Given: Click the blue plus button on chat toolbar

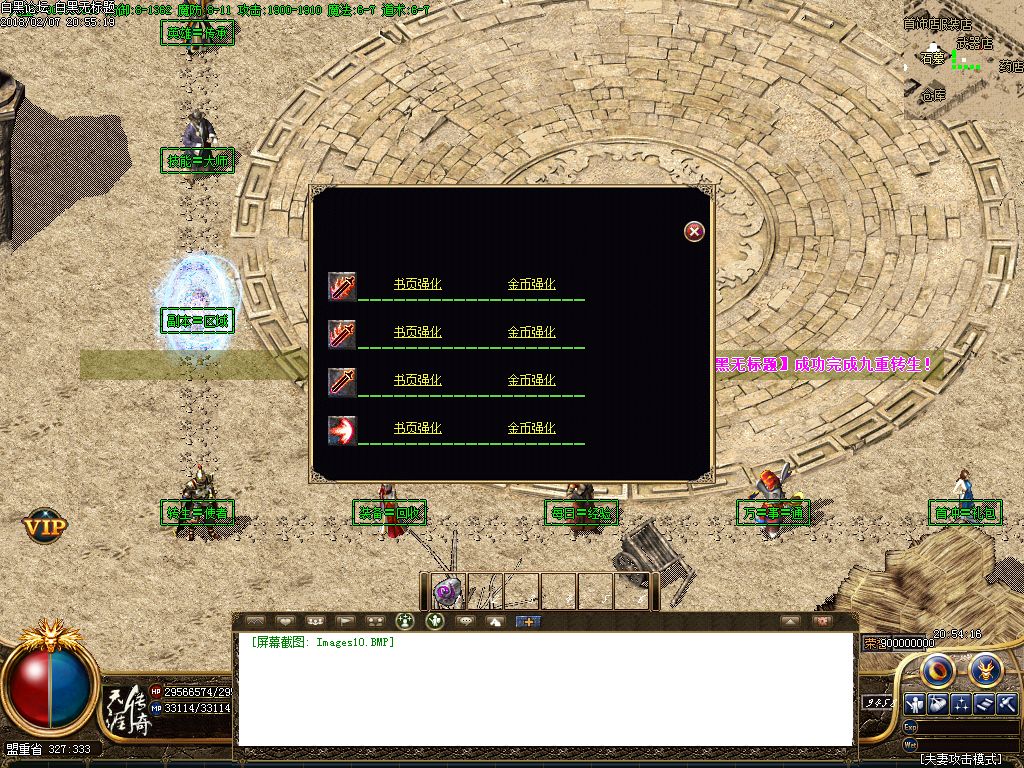Looking at the screenshot, I should (527, 621).
